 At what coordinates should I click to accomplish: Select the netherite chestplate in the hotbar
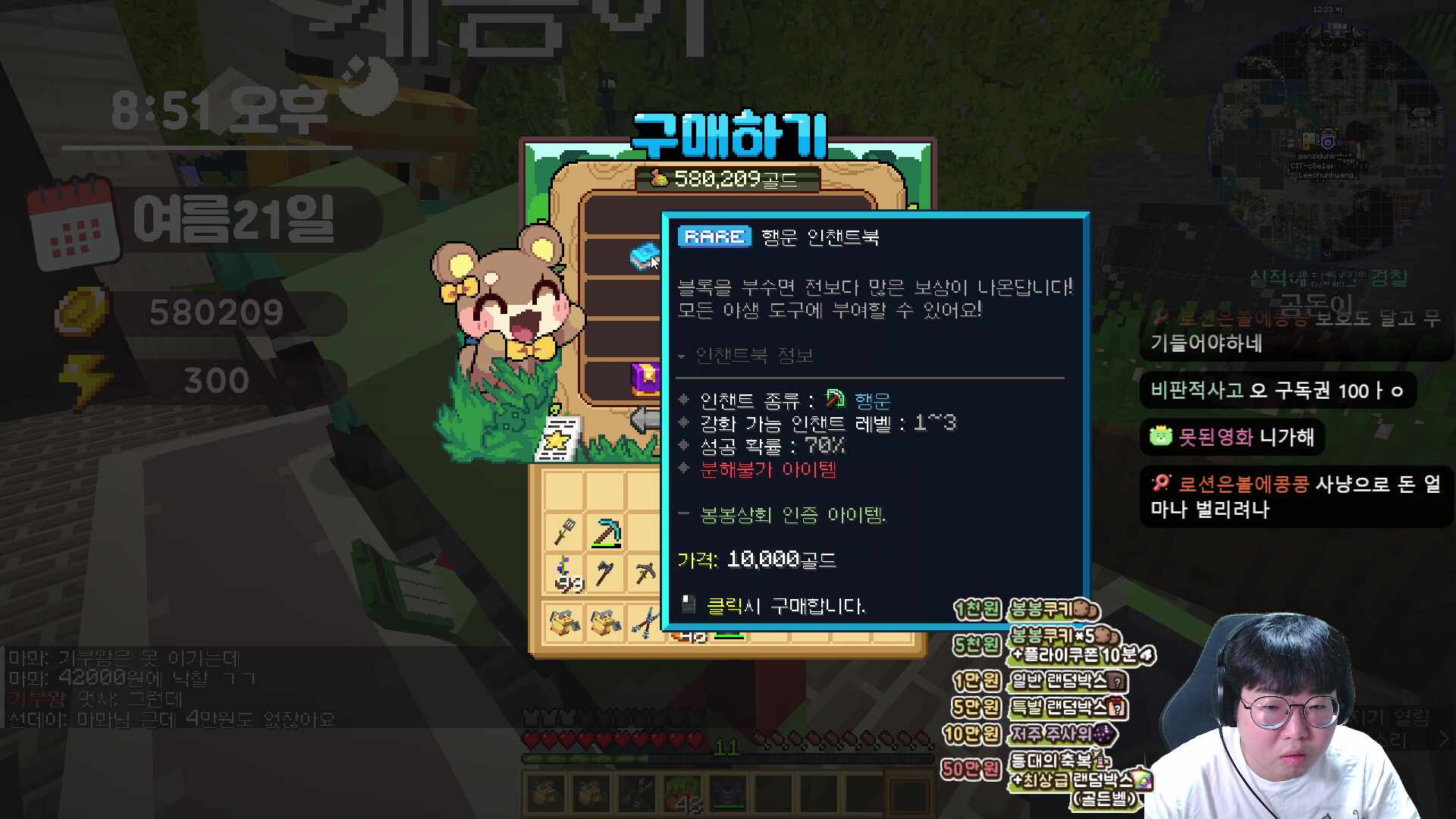point(726,794)
